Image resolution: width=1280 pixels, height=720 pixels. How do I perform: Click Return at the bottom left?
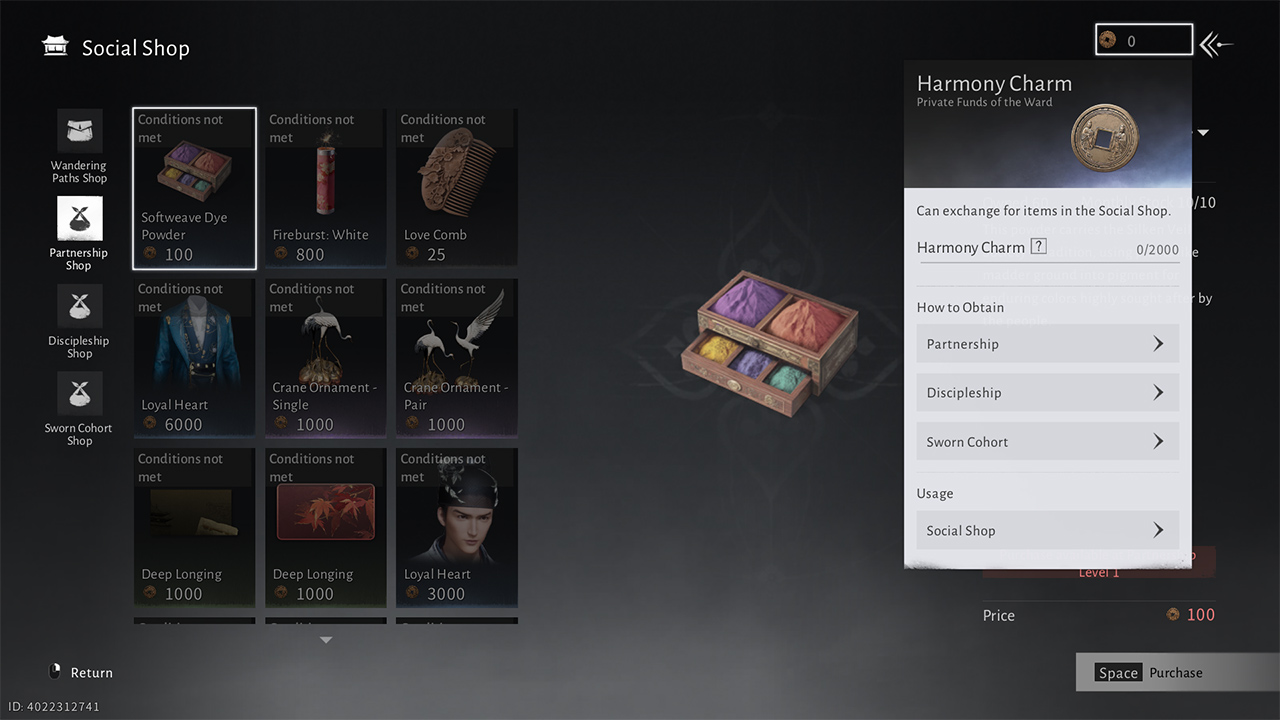[80, 672]
